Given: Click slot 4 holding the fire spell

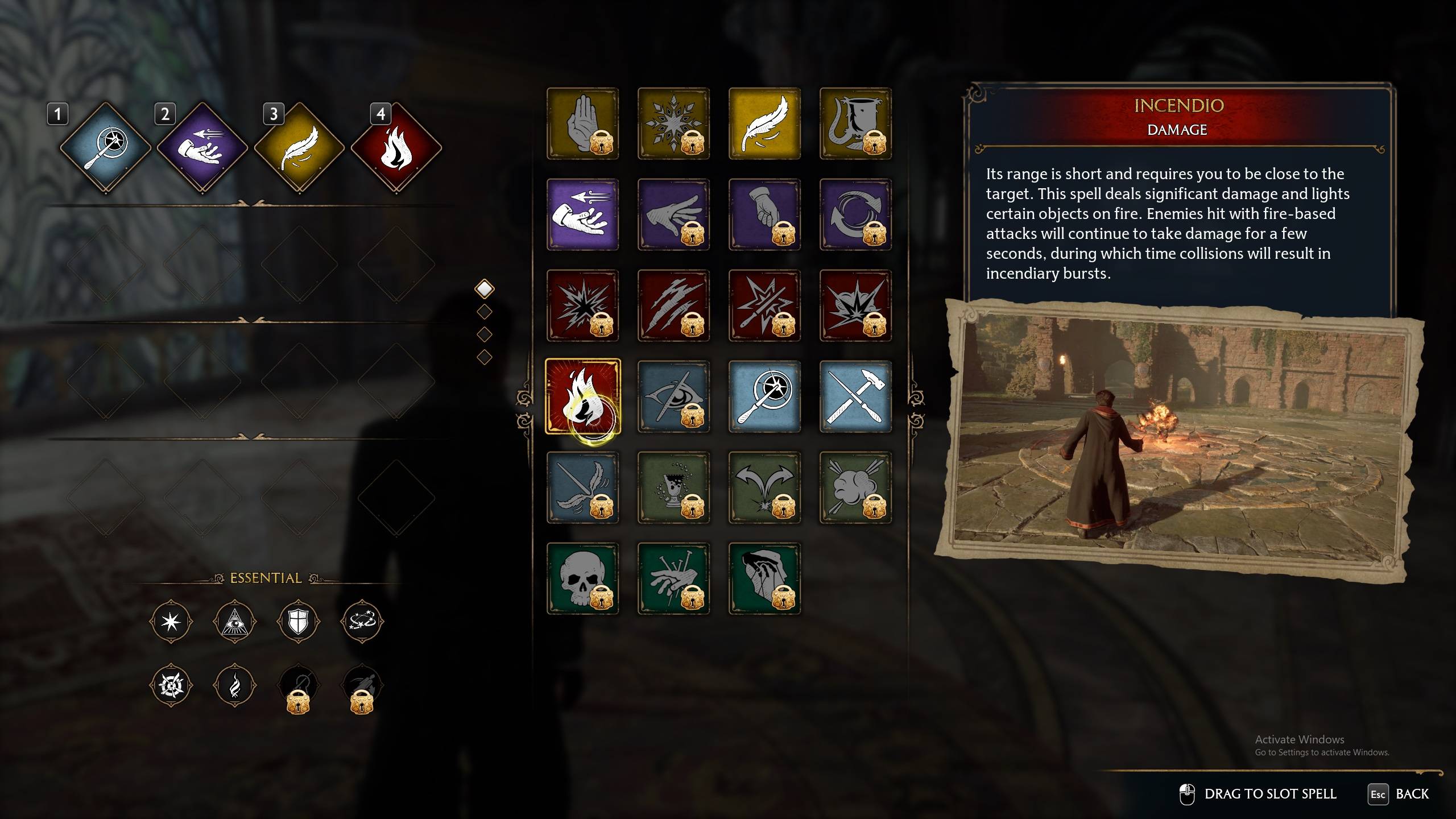Looking at the screenshot, I should click(x=396, y=148).
